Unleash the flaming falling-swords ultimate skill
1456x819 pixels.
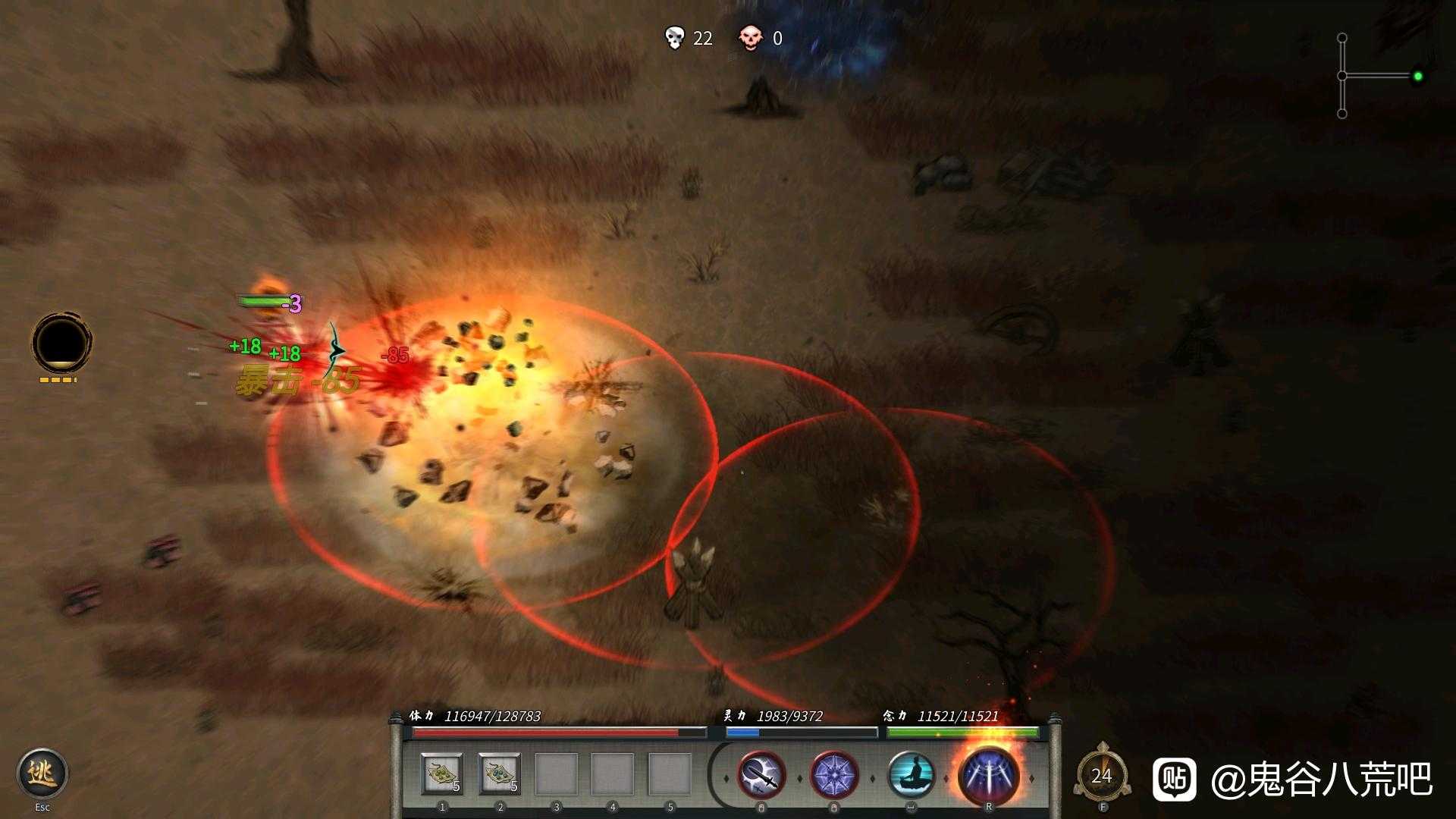click(x=988, y=775)
